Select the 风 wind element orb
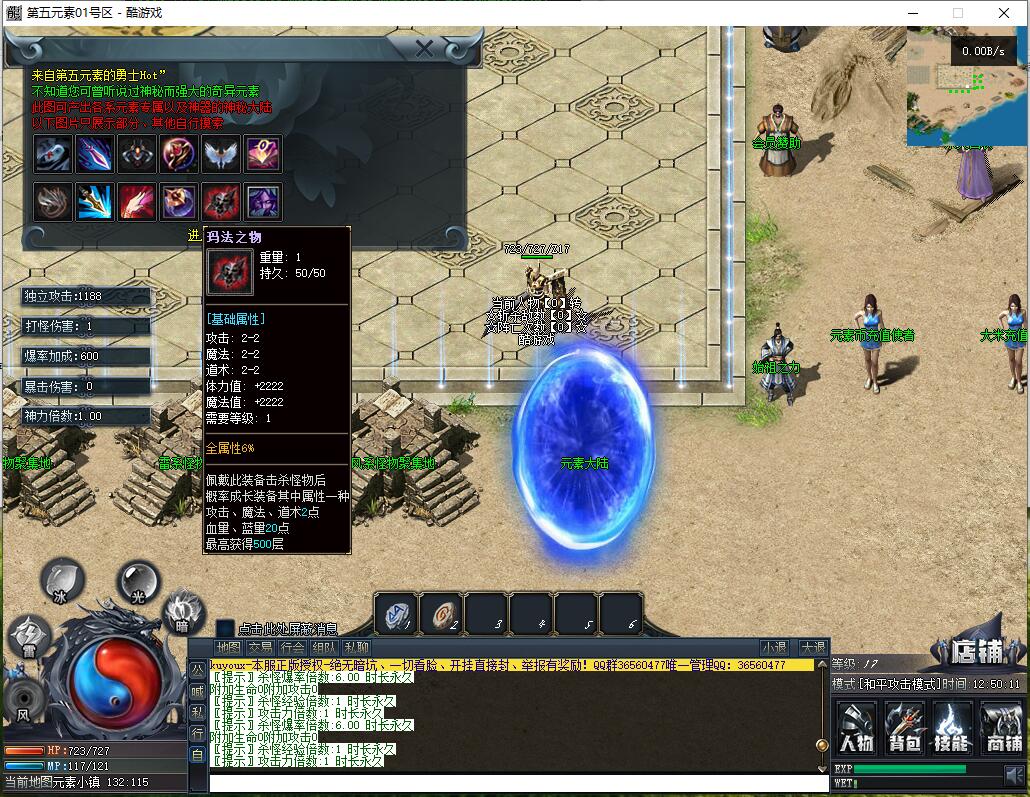This screenshot has height=797, width=1030. [22, 699]
